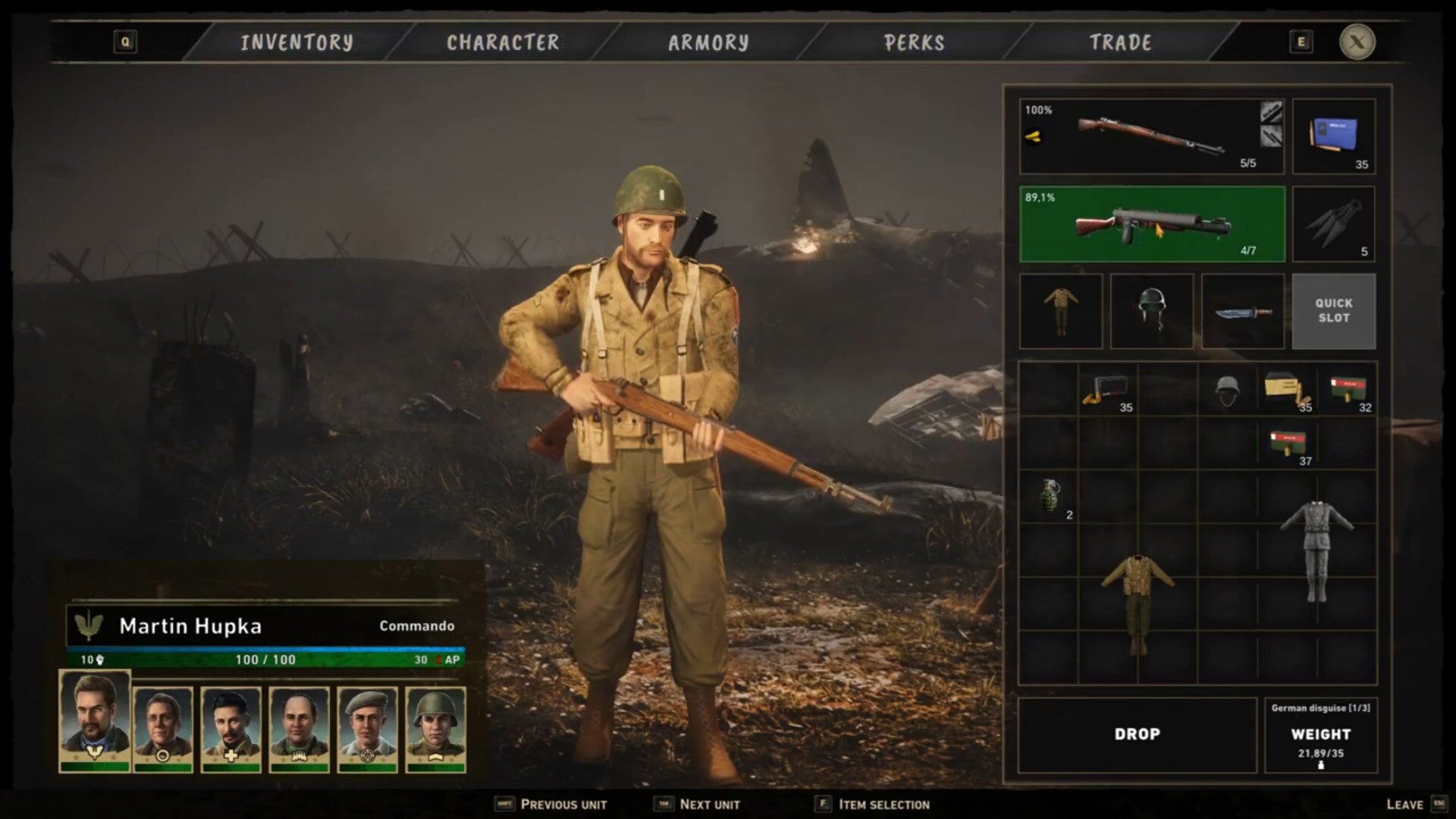Open the Character tab
Viewport: 1456px width, 819px height.
(x=503, y=42)
